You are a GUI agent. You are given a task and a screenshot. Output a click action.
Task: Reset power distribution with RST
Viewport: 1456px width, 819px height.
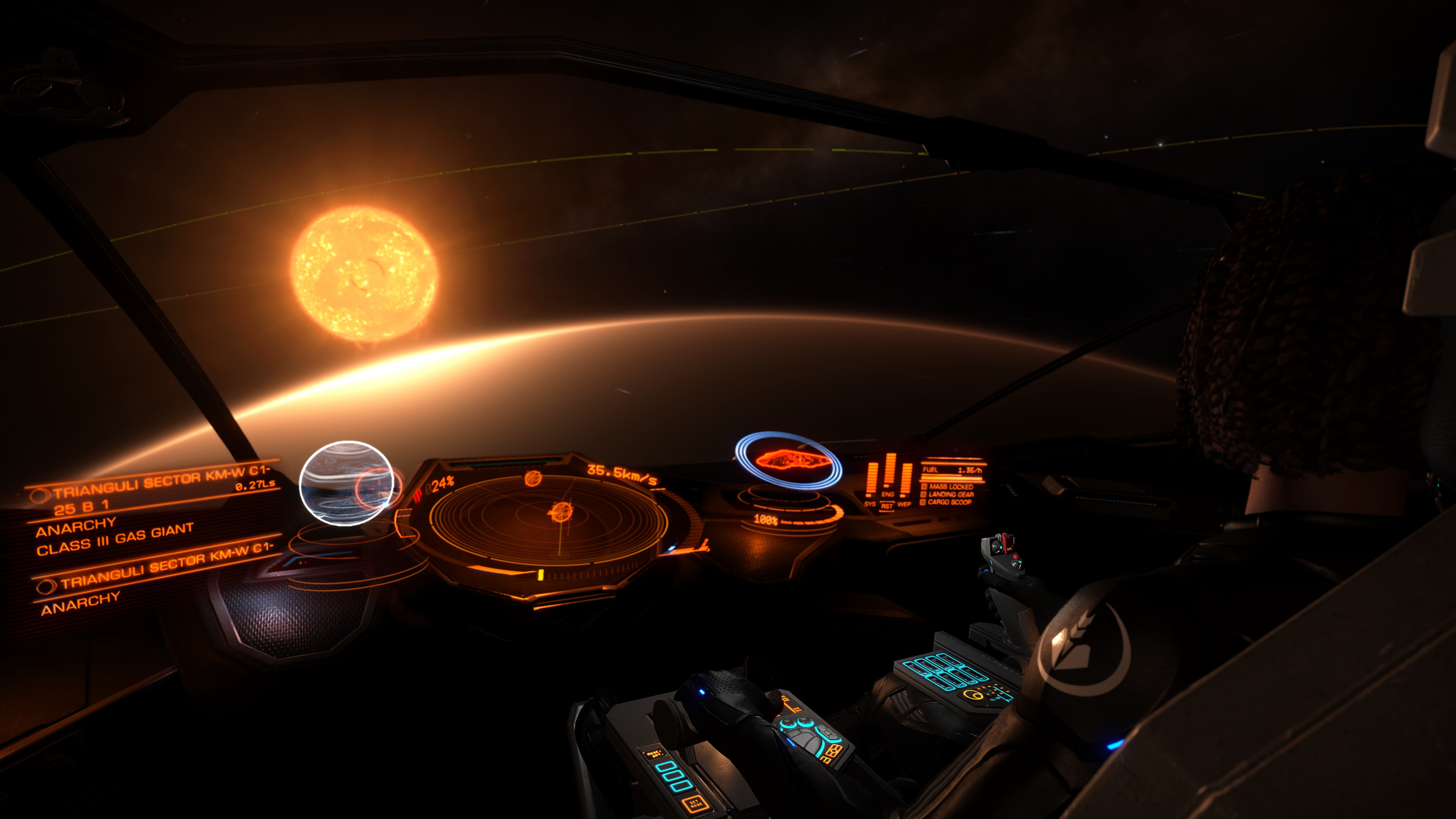point(887,507)
